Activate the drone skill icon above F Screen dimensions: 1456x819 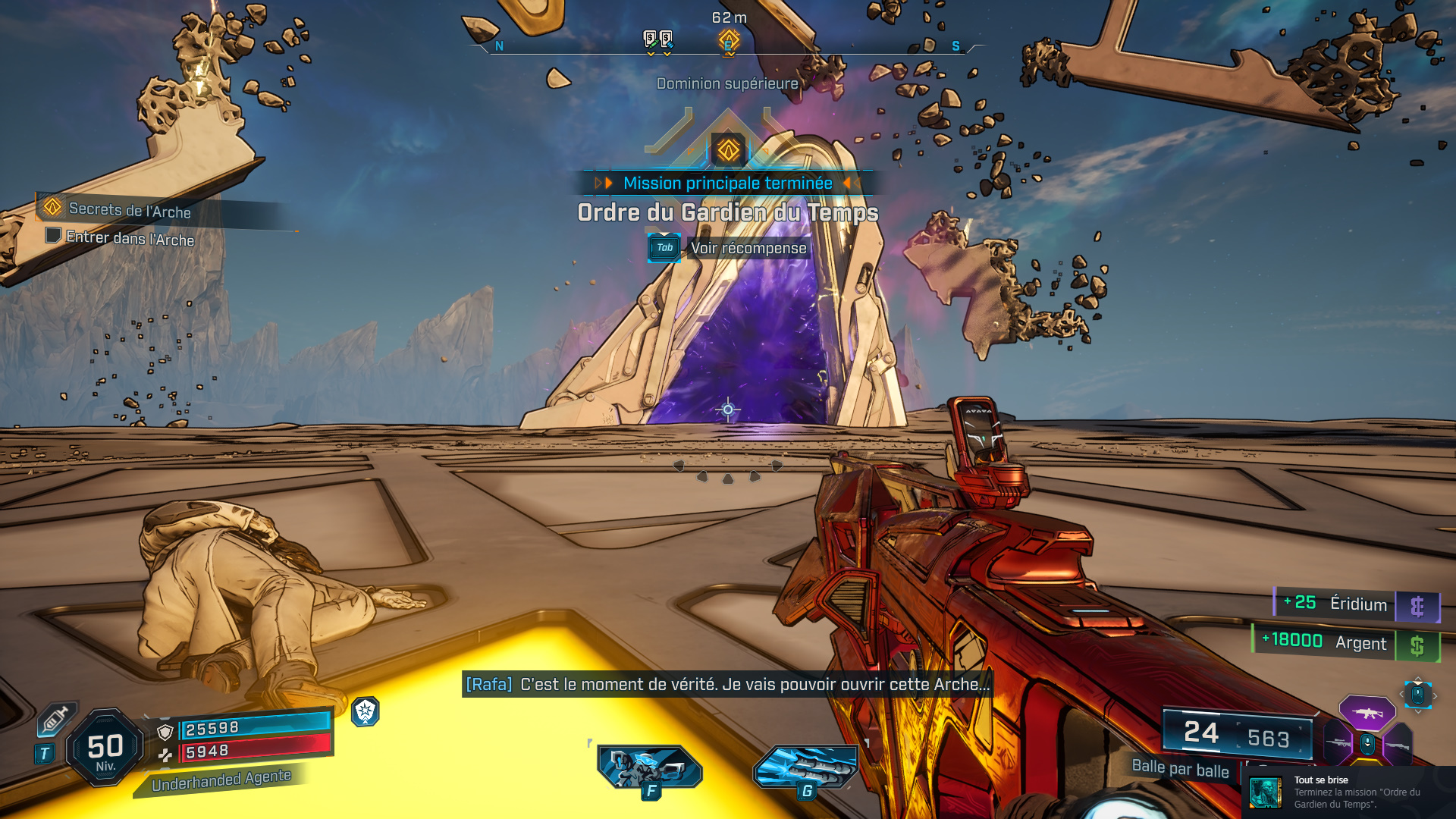[648, 767]
